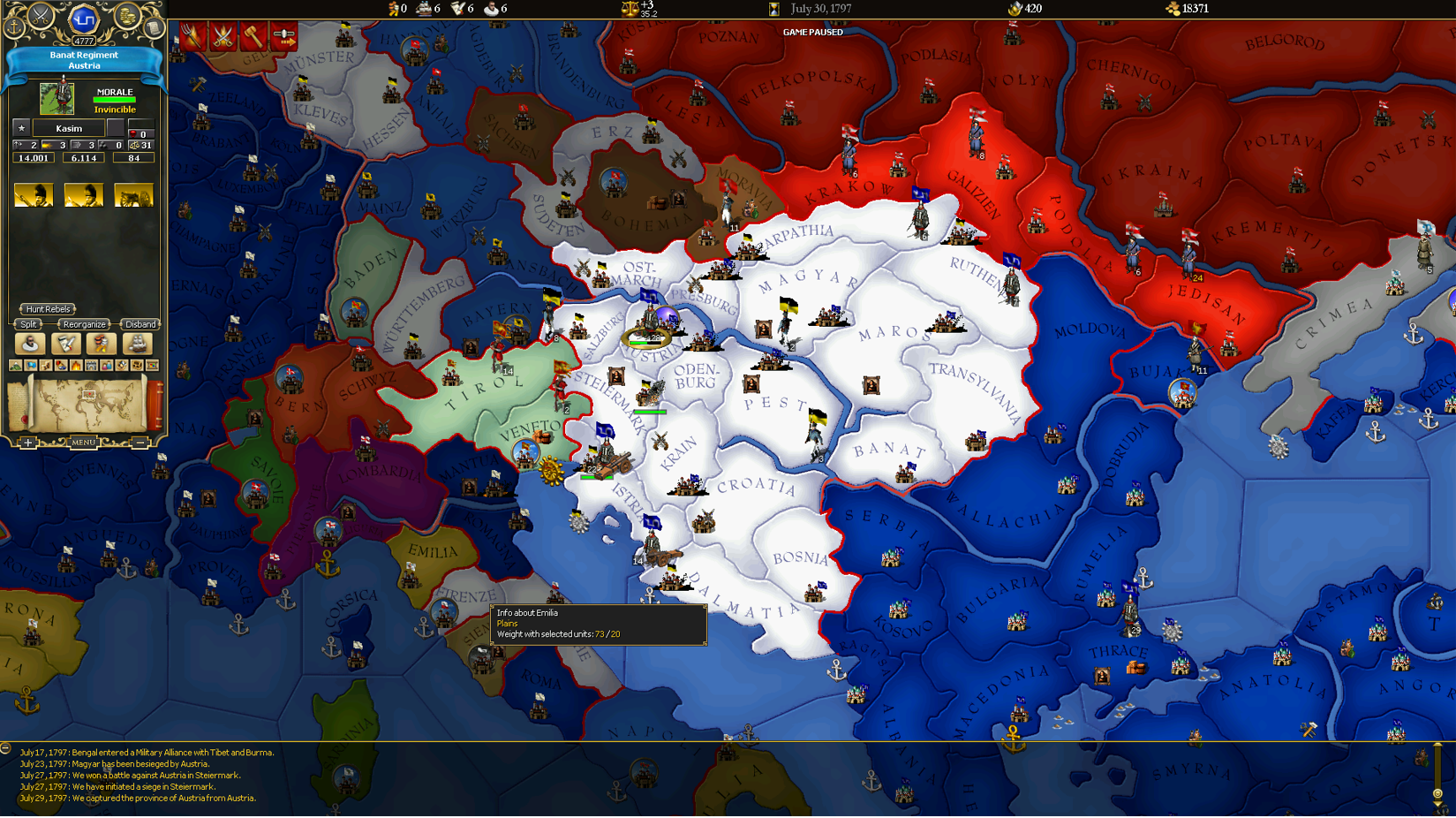Select the fire revolt-risk map mode icon
The image size is (1456, 818).
76,365
